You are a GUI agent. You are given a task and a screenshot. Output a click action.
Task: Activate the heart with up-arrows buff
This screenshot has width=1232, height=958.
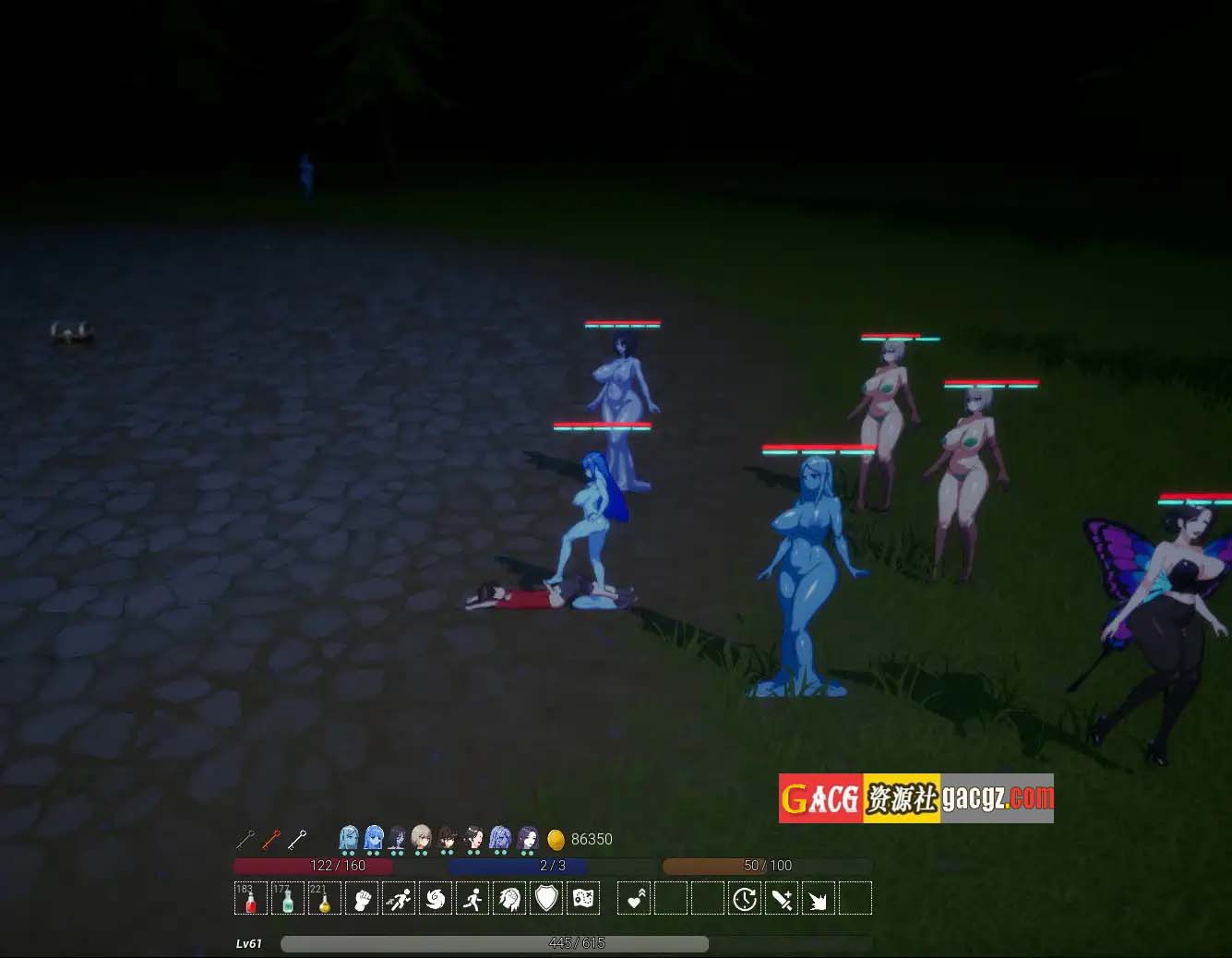coord(634,898)
